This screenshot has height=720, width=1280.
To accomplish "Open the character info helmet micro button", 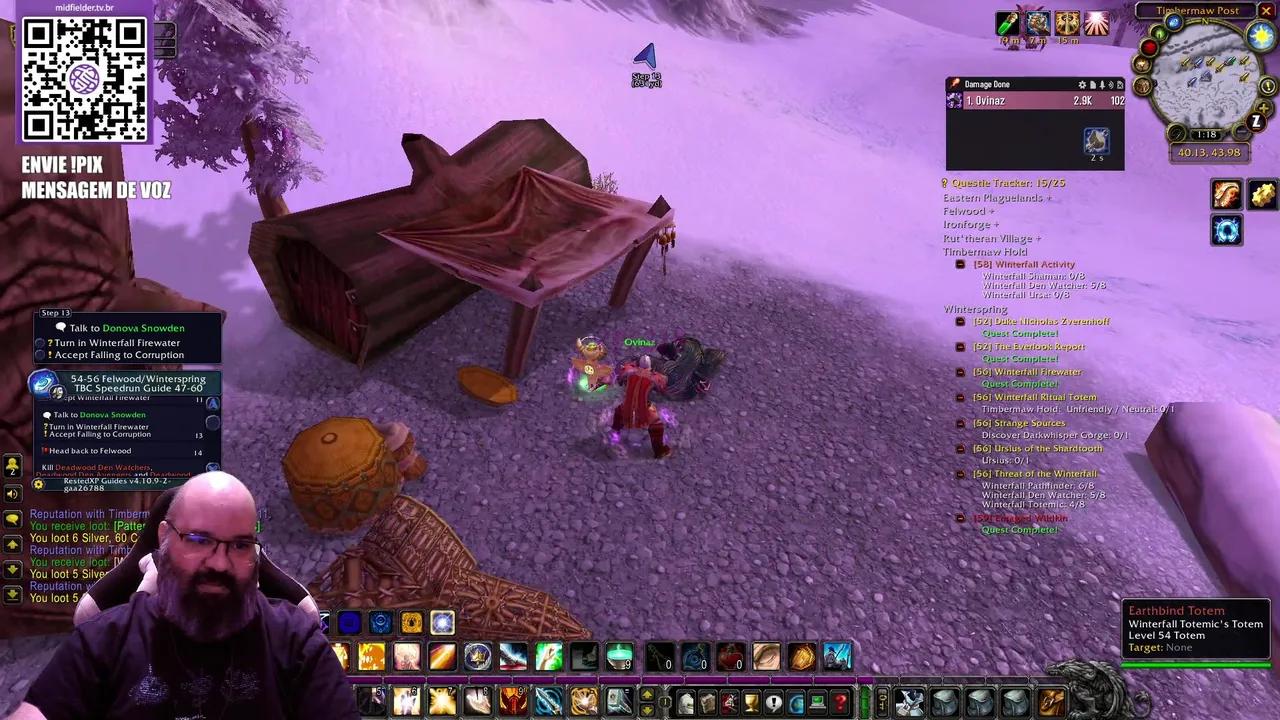I will tap(687, 703).
